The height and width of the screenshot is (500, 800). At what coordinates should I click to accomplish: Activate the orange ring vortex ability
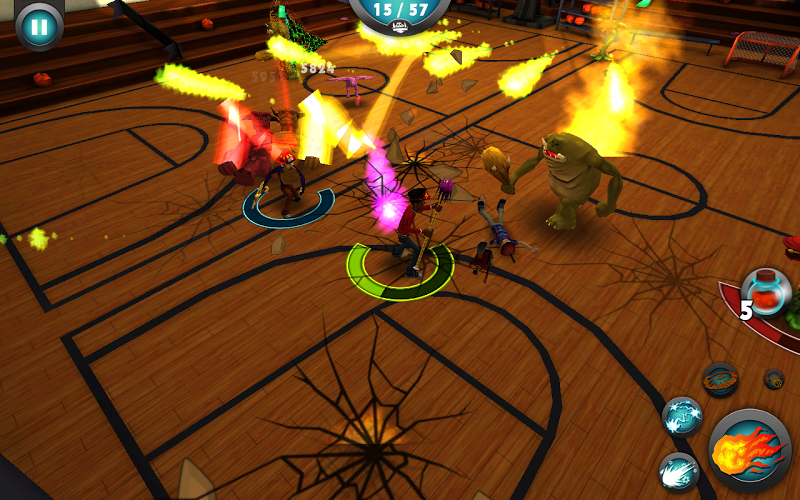pyautogui.click(x=720, y=379)
